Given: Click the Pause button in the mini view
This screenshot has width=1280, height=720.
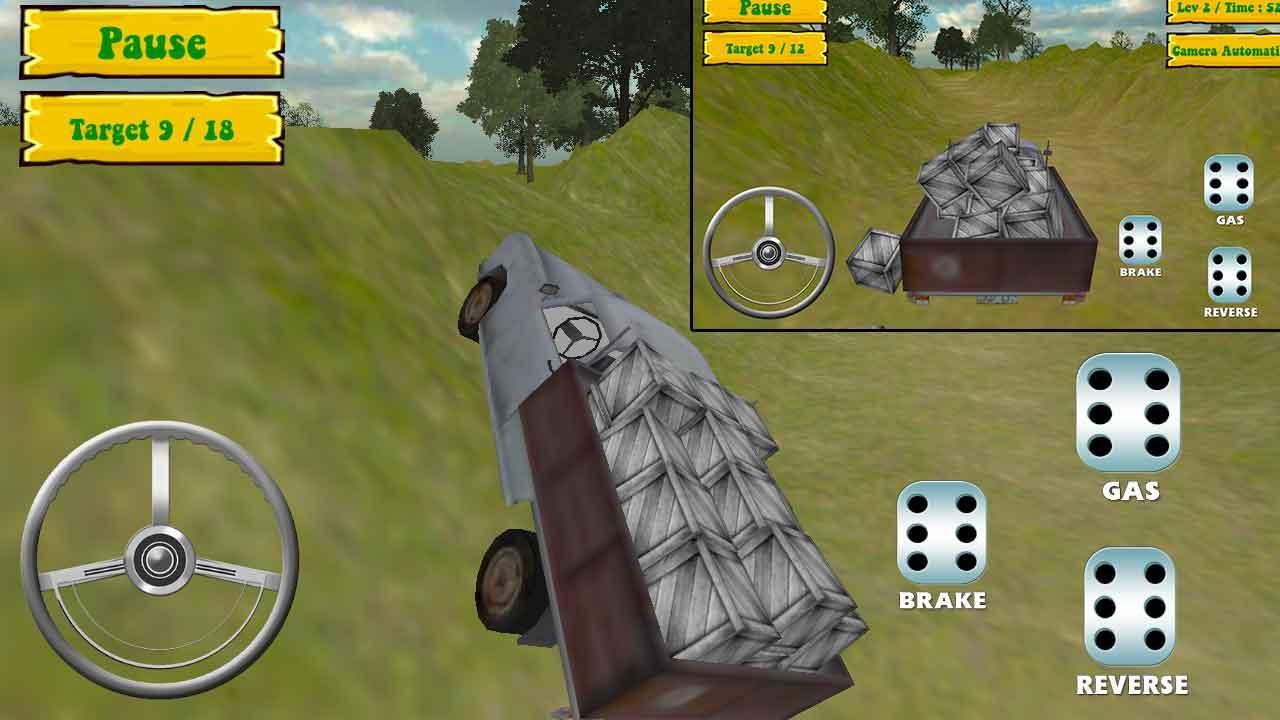Looking at the screenshot, I should click(764, 11).
